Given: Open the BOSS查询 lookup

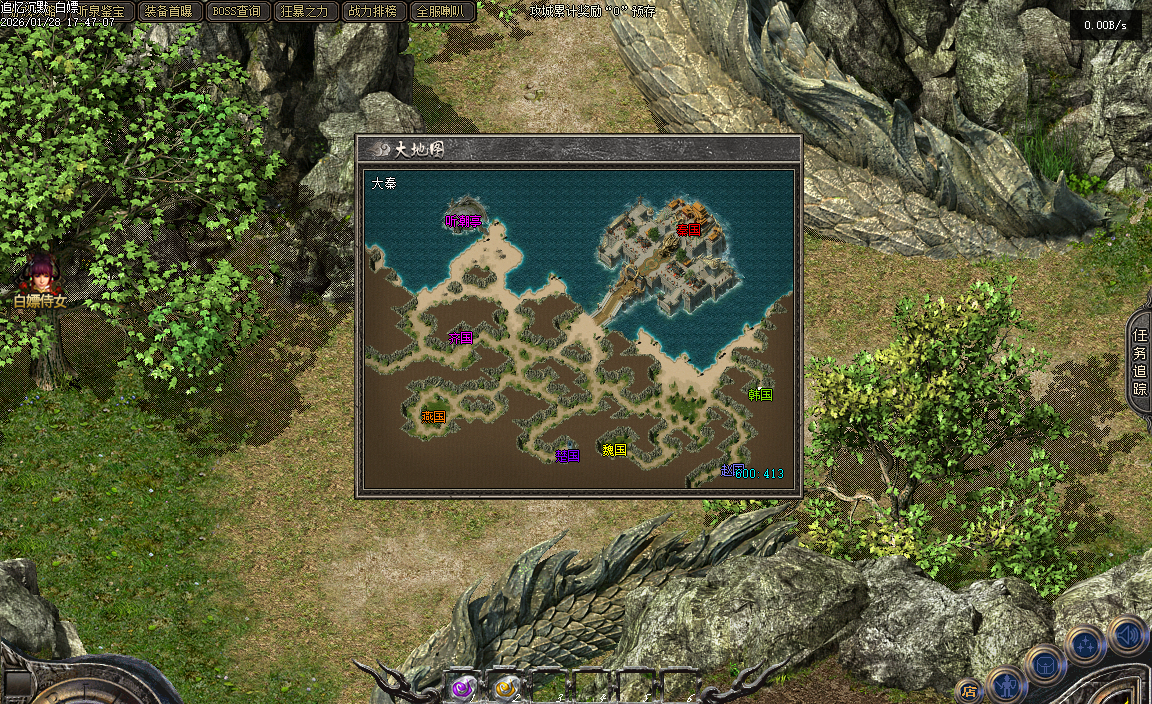Looking at the screenshot, I should click(236, 11).
